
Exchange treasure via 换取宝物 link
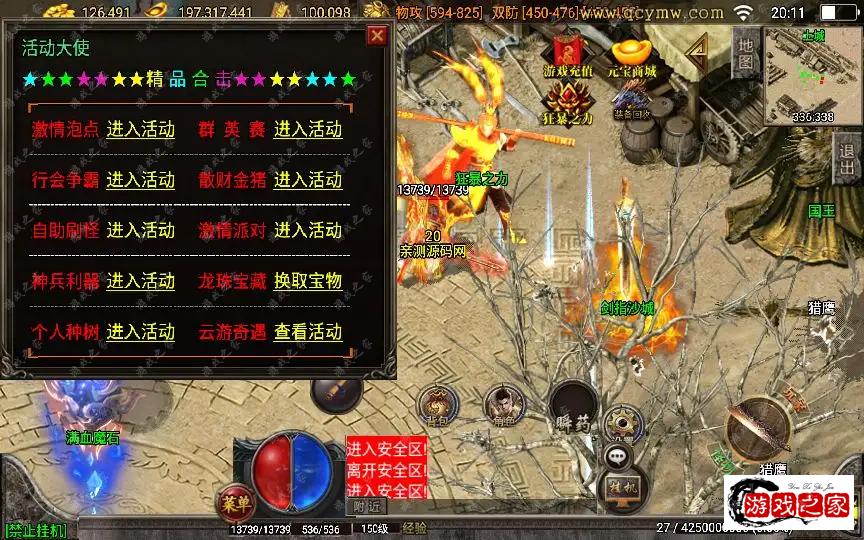(308, 281)
